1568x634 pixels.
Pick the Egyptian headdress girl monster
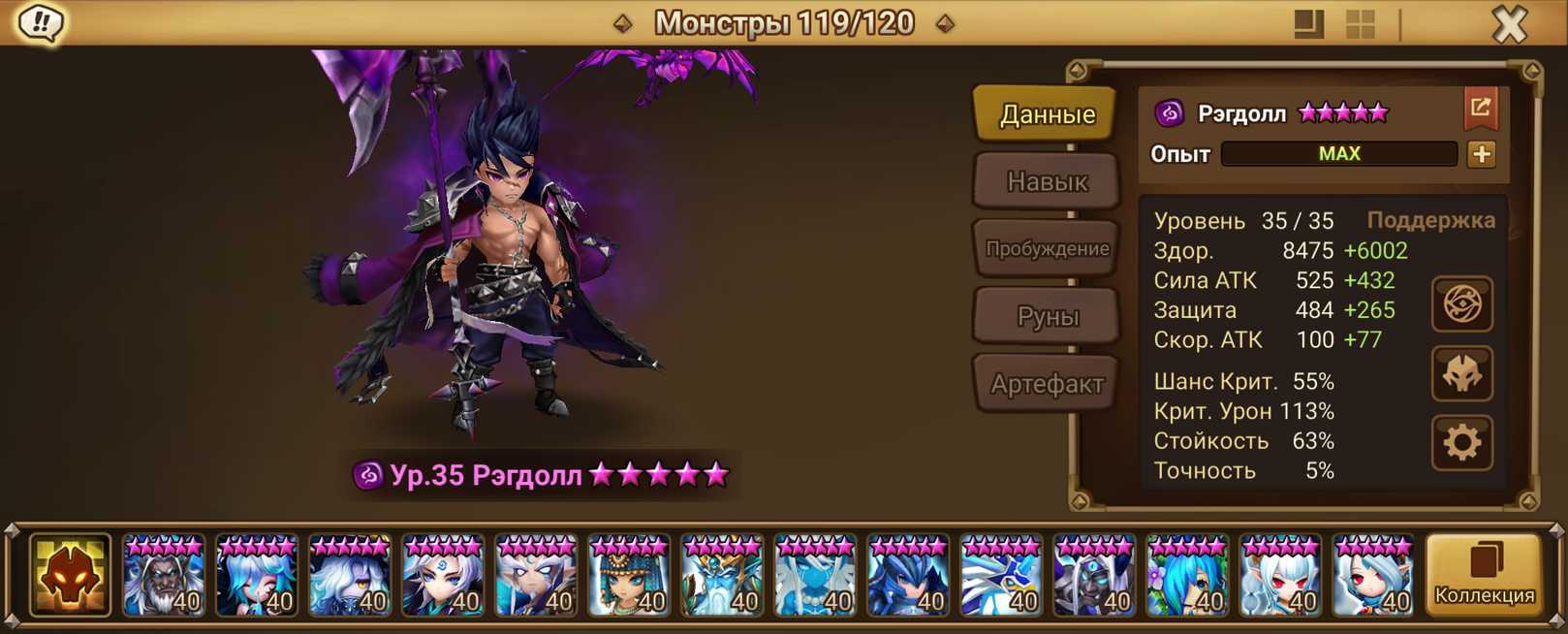[628, 577]
